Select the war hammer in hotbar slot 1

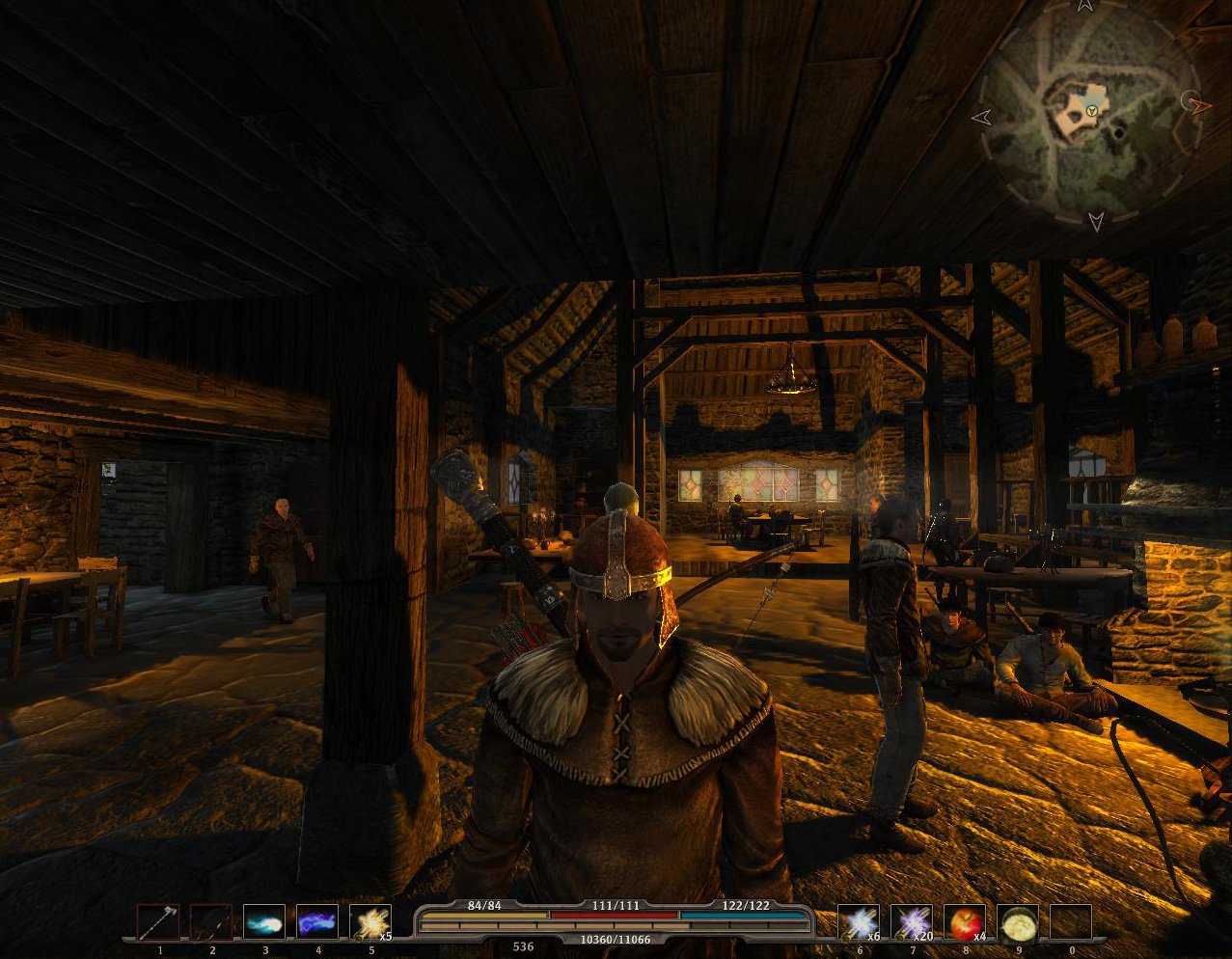tap(158, 922)
